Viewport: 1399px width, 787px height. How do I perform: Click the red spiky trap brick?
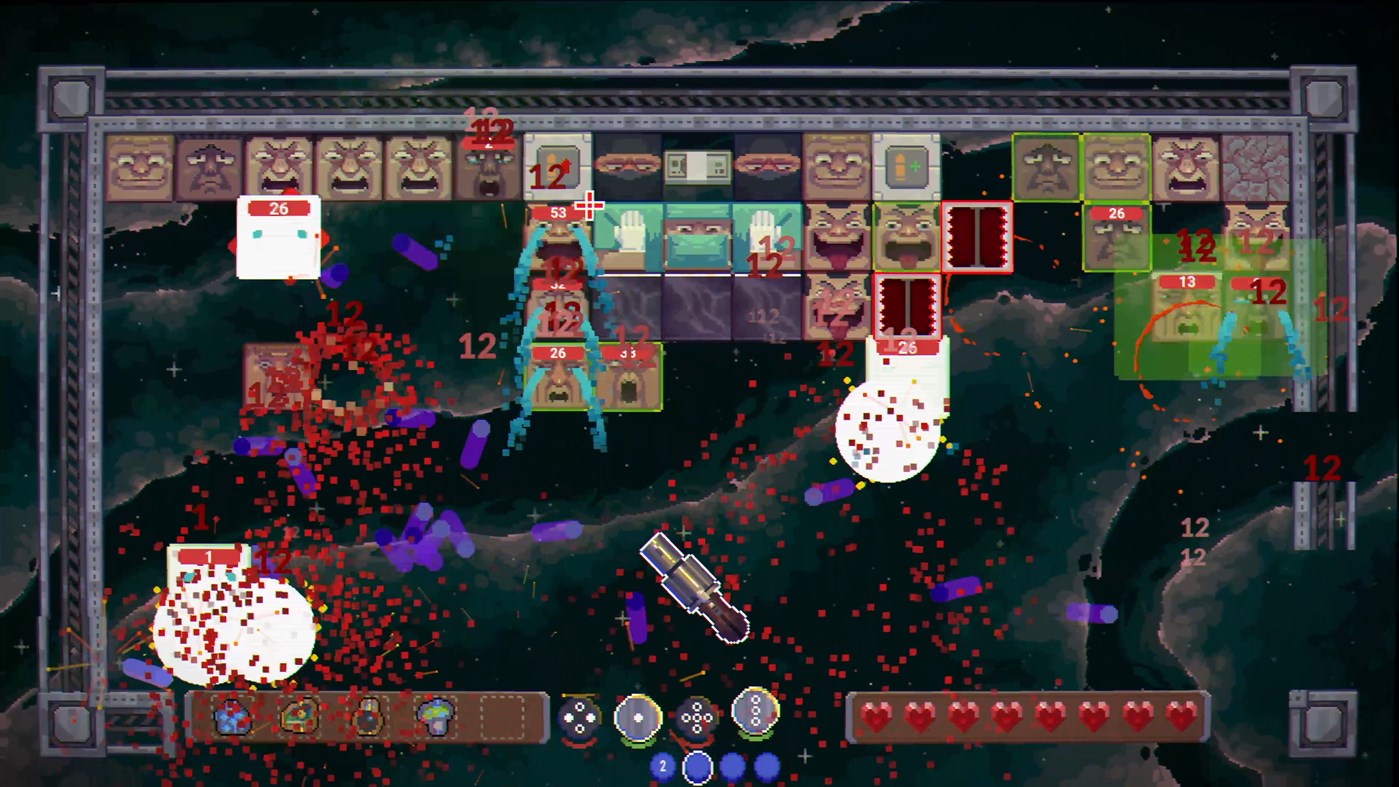(977, 237)
